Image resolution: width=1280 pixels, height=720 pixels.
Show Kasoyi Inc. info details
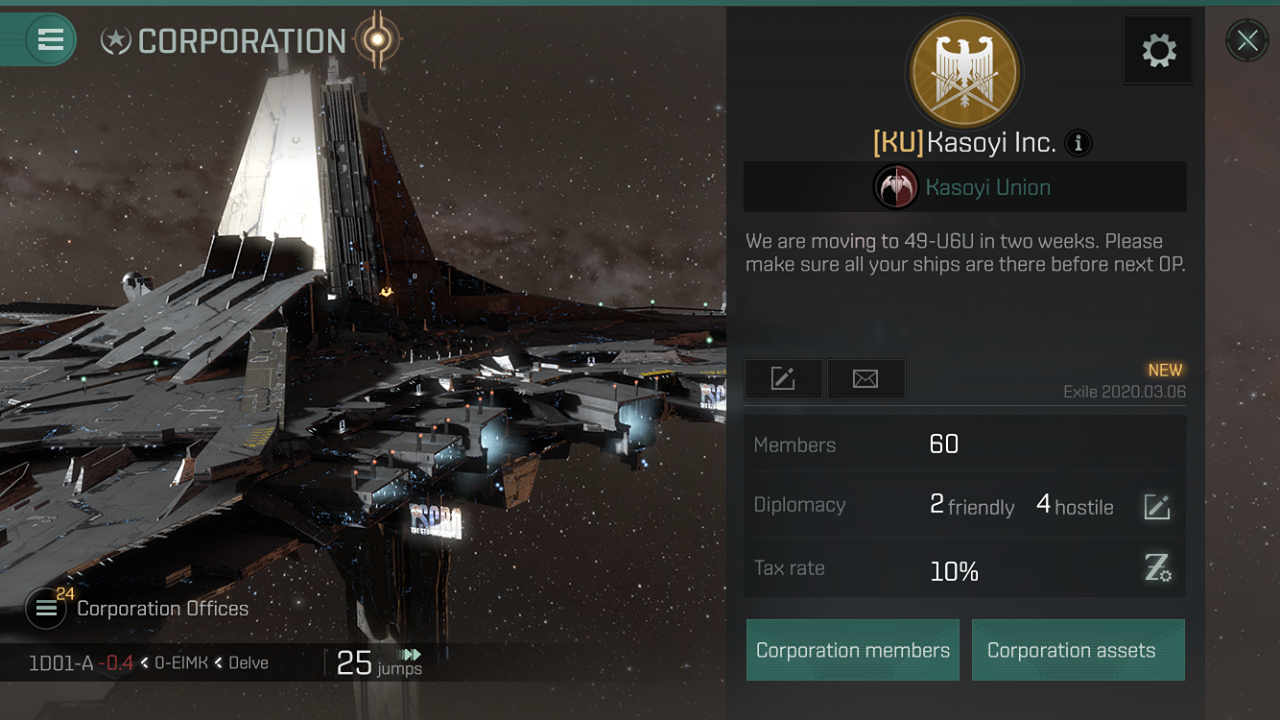(x=1078, y=143)
